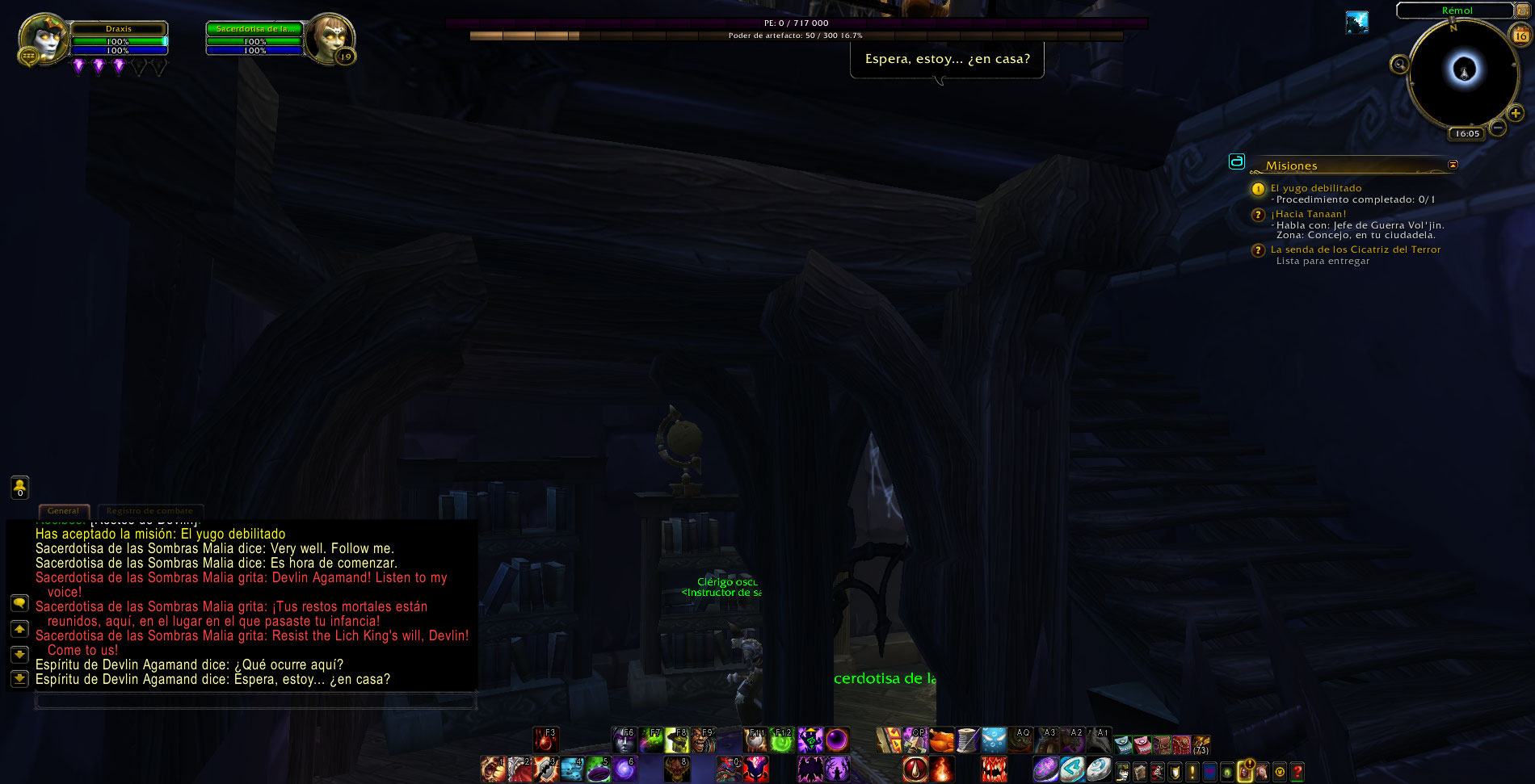Open the ¡Hacia Tanaan! quest entry
The image size is (1535, 784).
pyautogui.click(x=1308, y=214)
